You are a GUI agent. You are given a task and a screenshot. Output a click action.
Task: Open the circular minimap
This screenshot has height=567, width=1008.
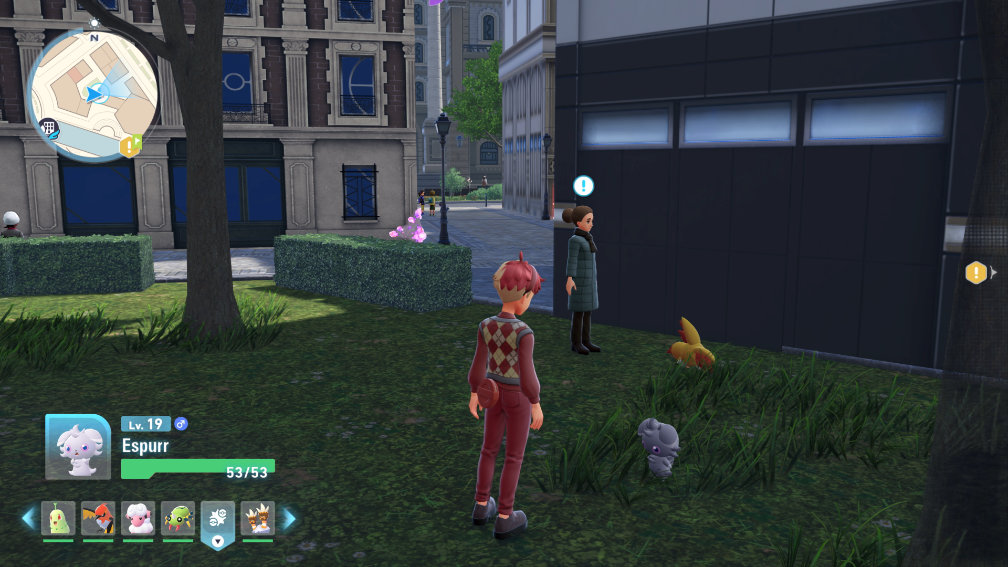pyautogui.click(x=92, y=92)
